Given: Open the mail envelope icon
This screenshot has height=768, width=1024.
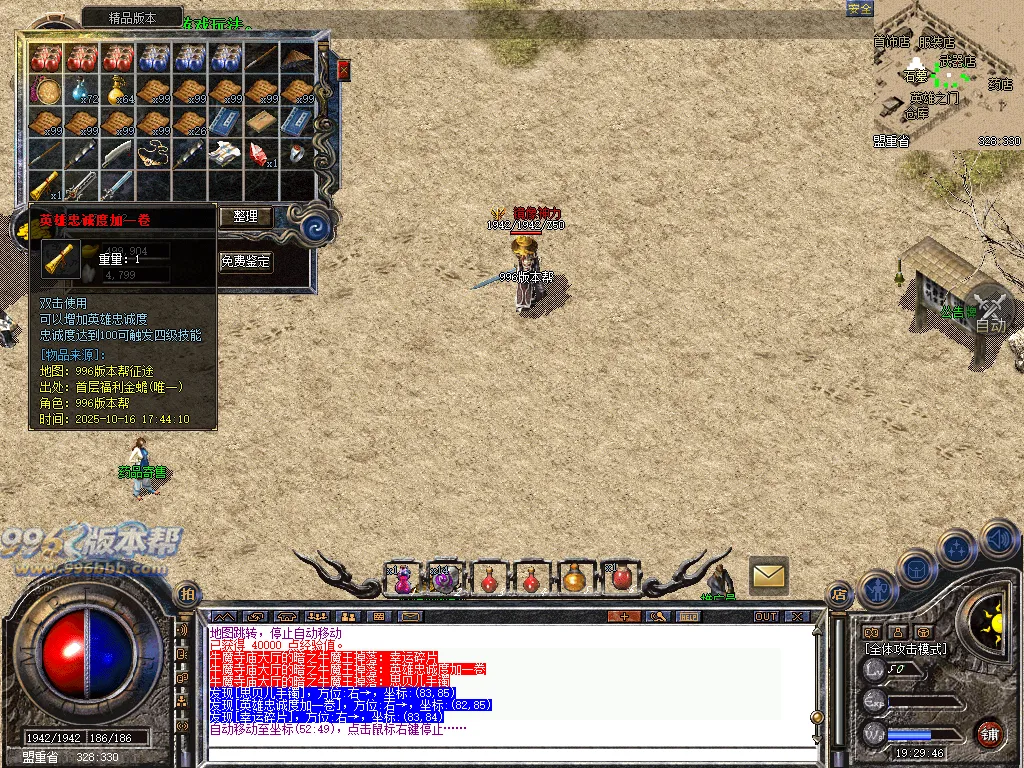Looking at the screenshot, I should (768, 574).
